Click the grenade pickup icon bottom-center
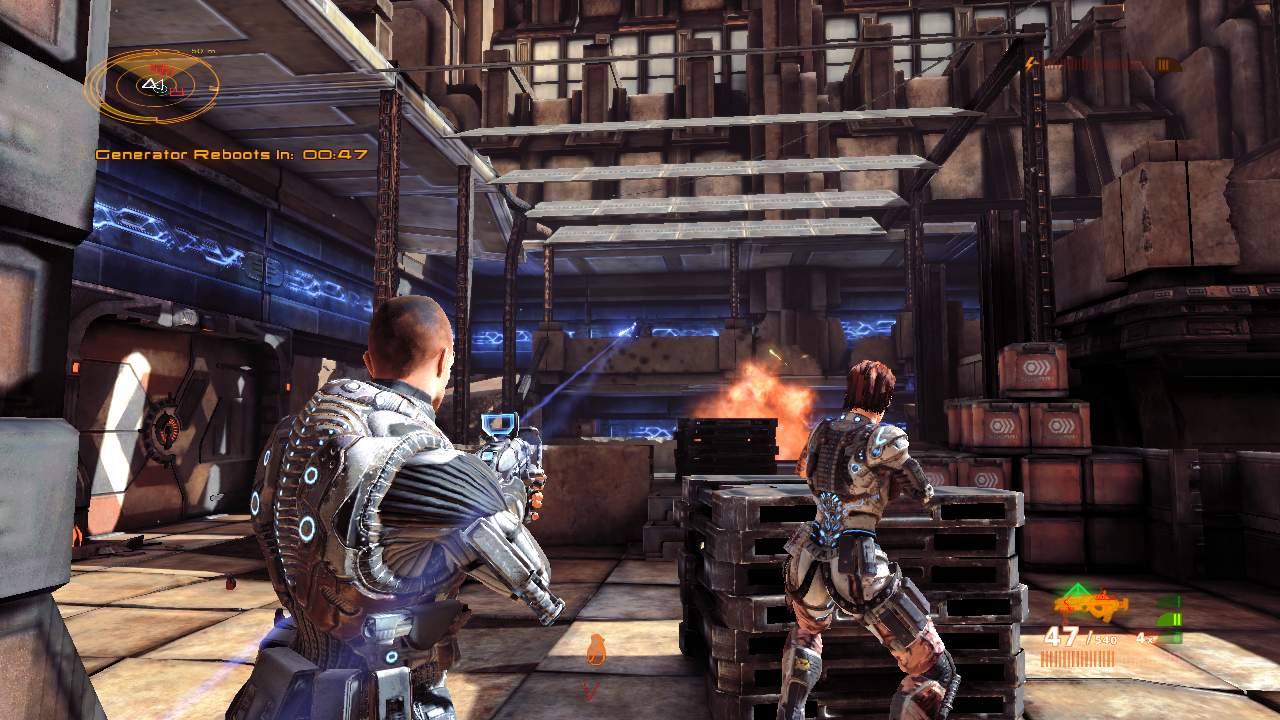The image size is (1280, 720). (x=596, y=650)
